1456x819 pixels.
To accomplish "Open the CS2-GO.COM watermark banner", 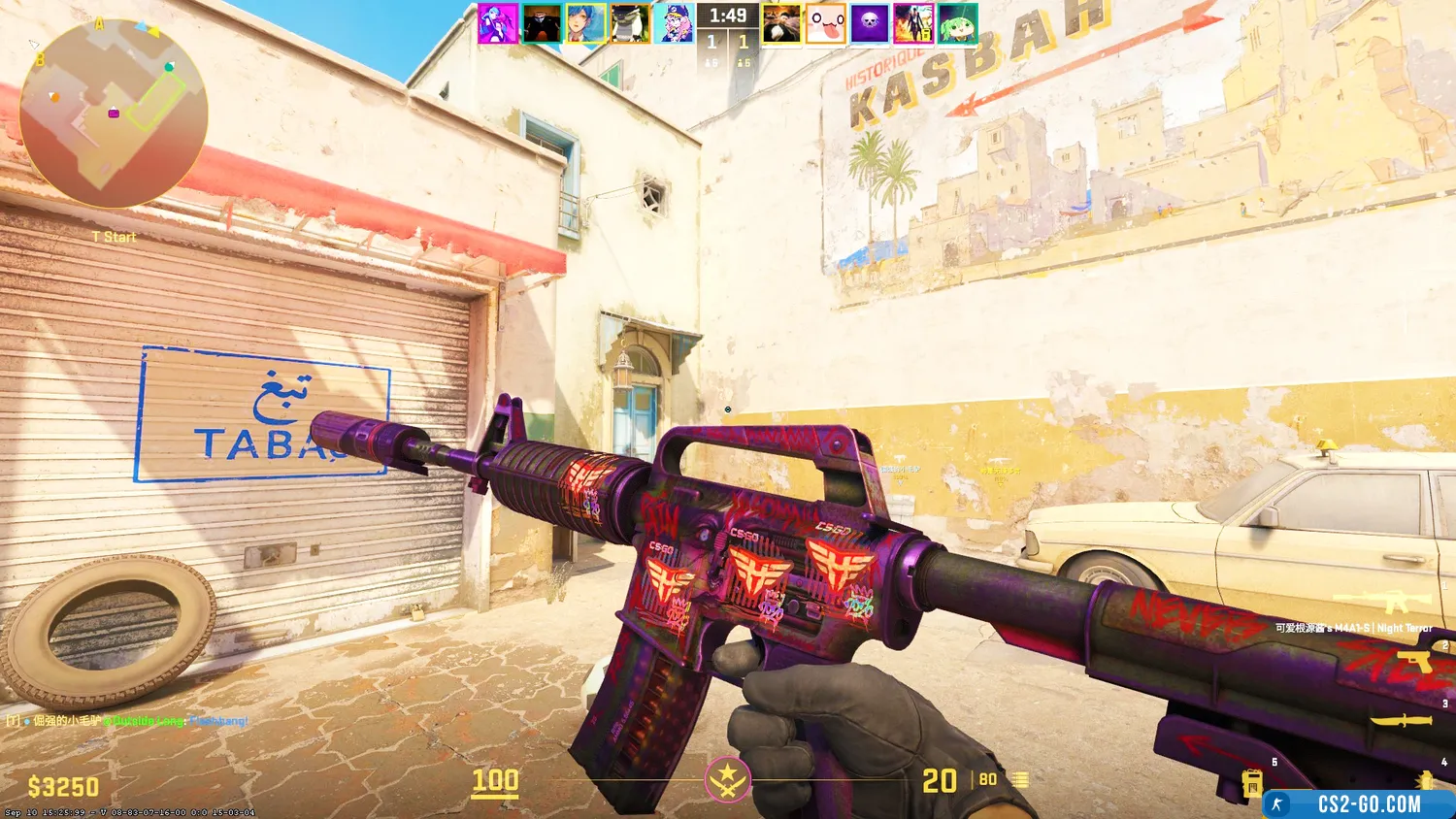I will tap(1357, 804).
